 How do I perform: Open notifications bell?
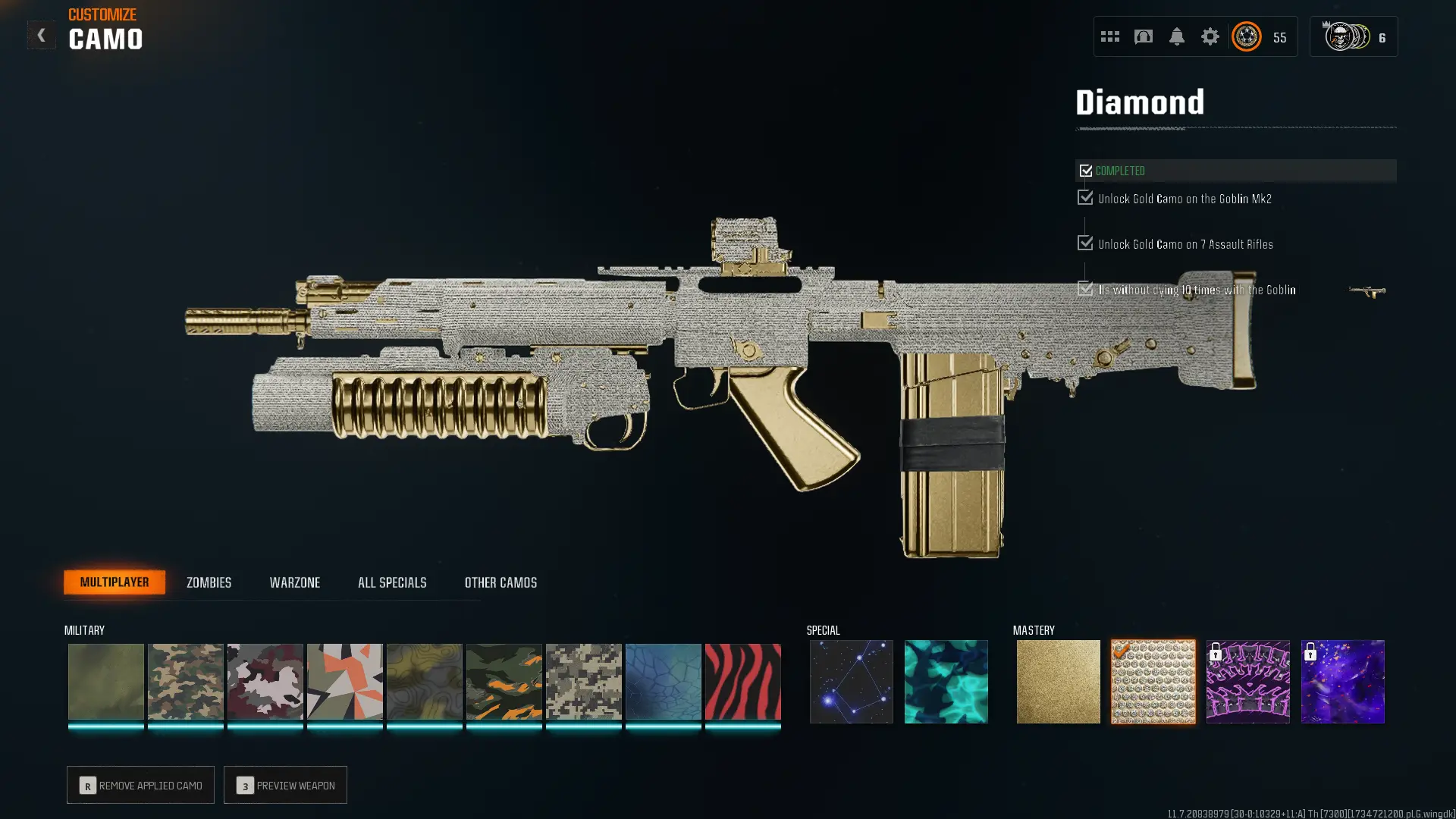coord(1176,36)
